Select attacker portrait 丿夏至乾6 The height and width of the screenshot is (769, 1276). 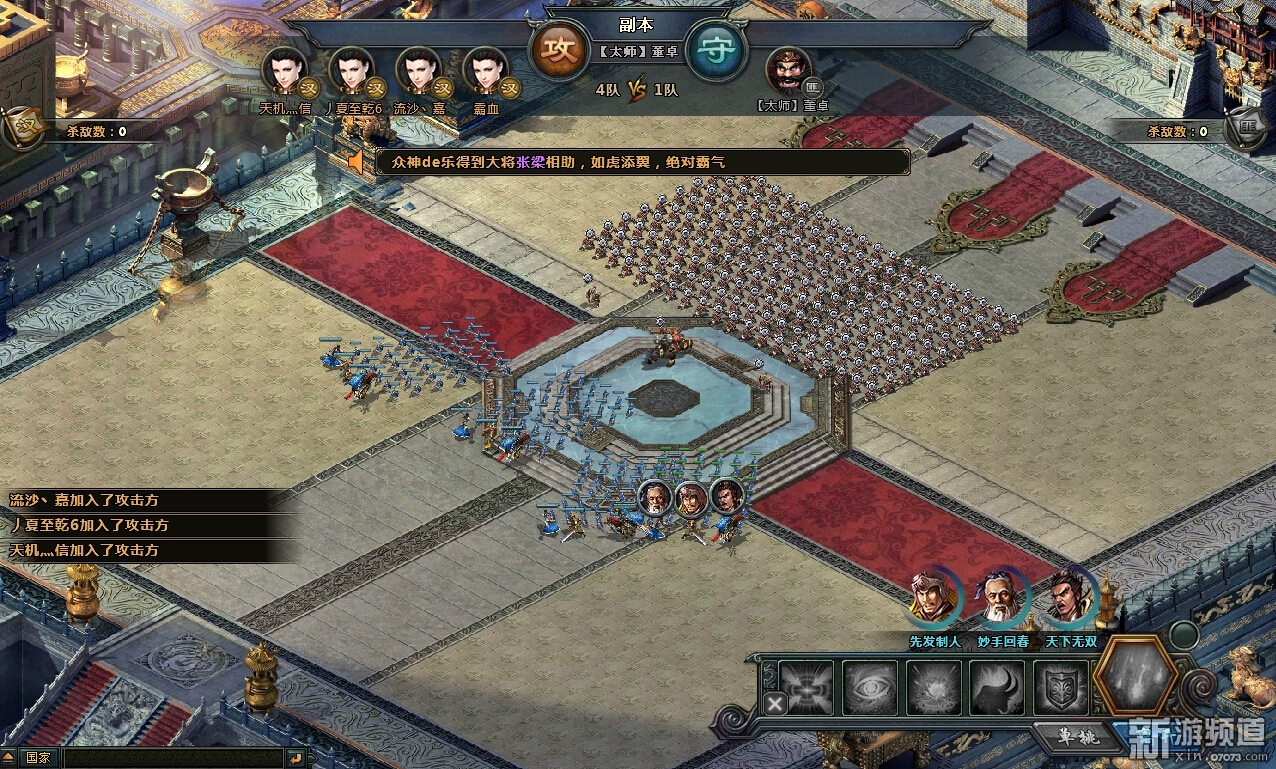point(353,72)
